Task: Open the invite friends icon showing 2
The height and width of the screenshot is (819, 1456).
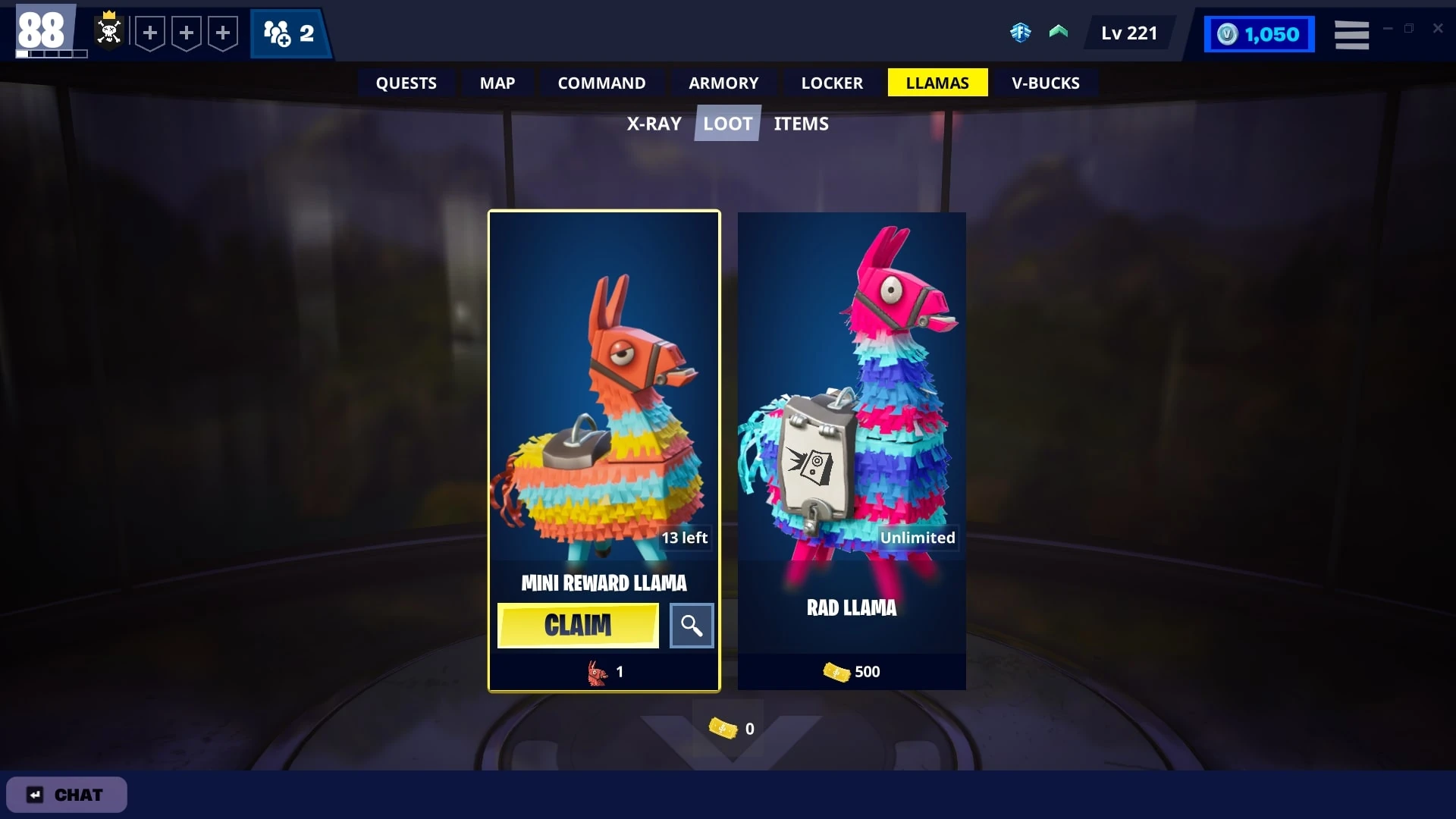Action: tap(290, 33)
